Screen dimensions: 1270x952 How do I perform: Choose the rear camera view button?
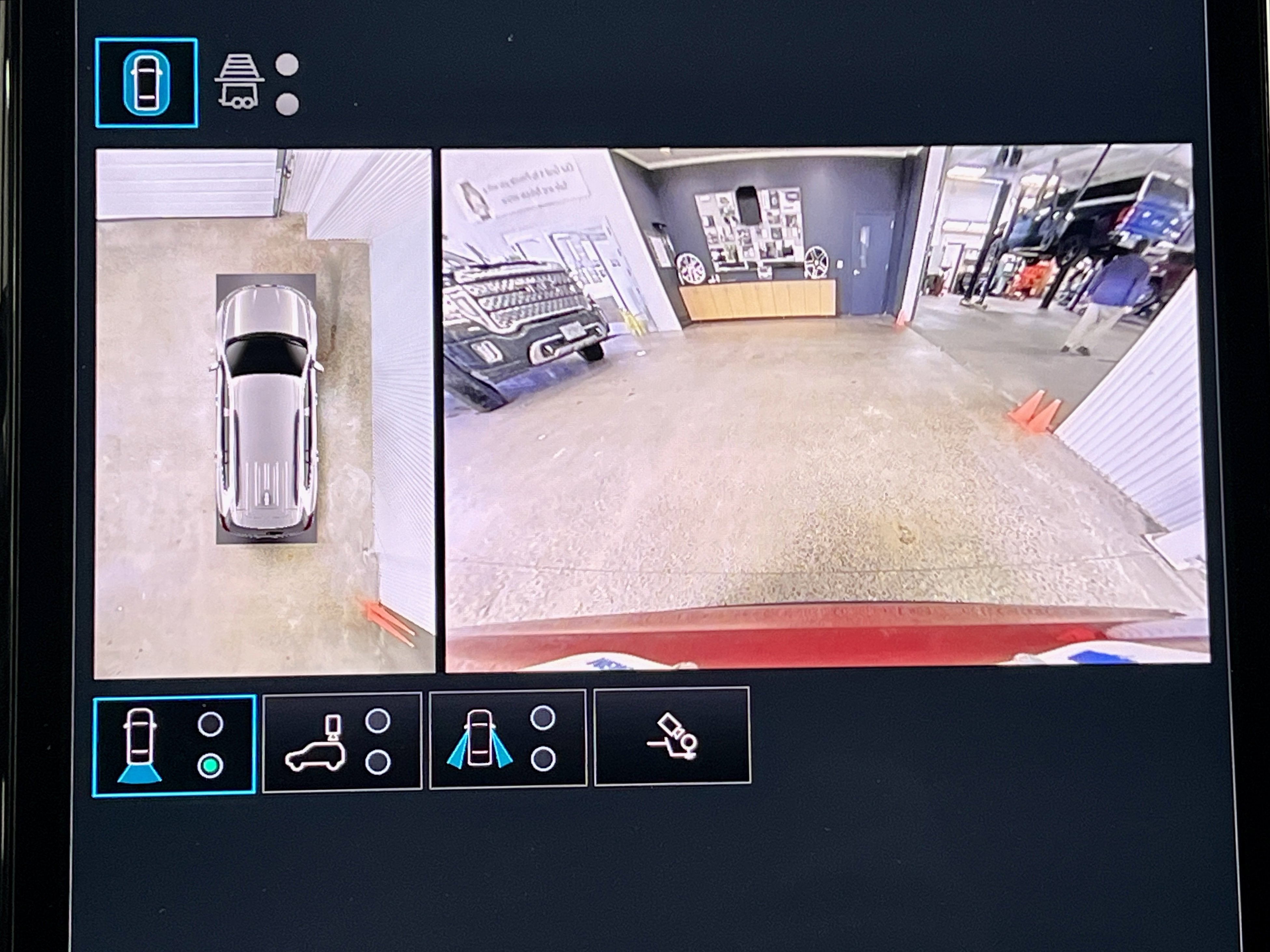click(x=173, y=745)
